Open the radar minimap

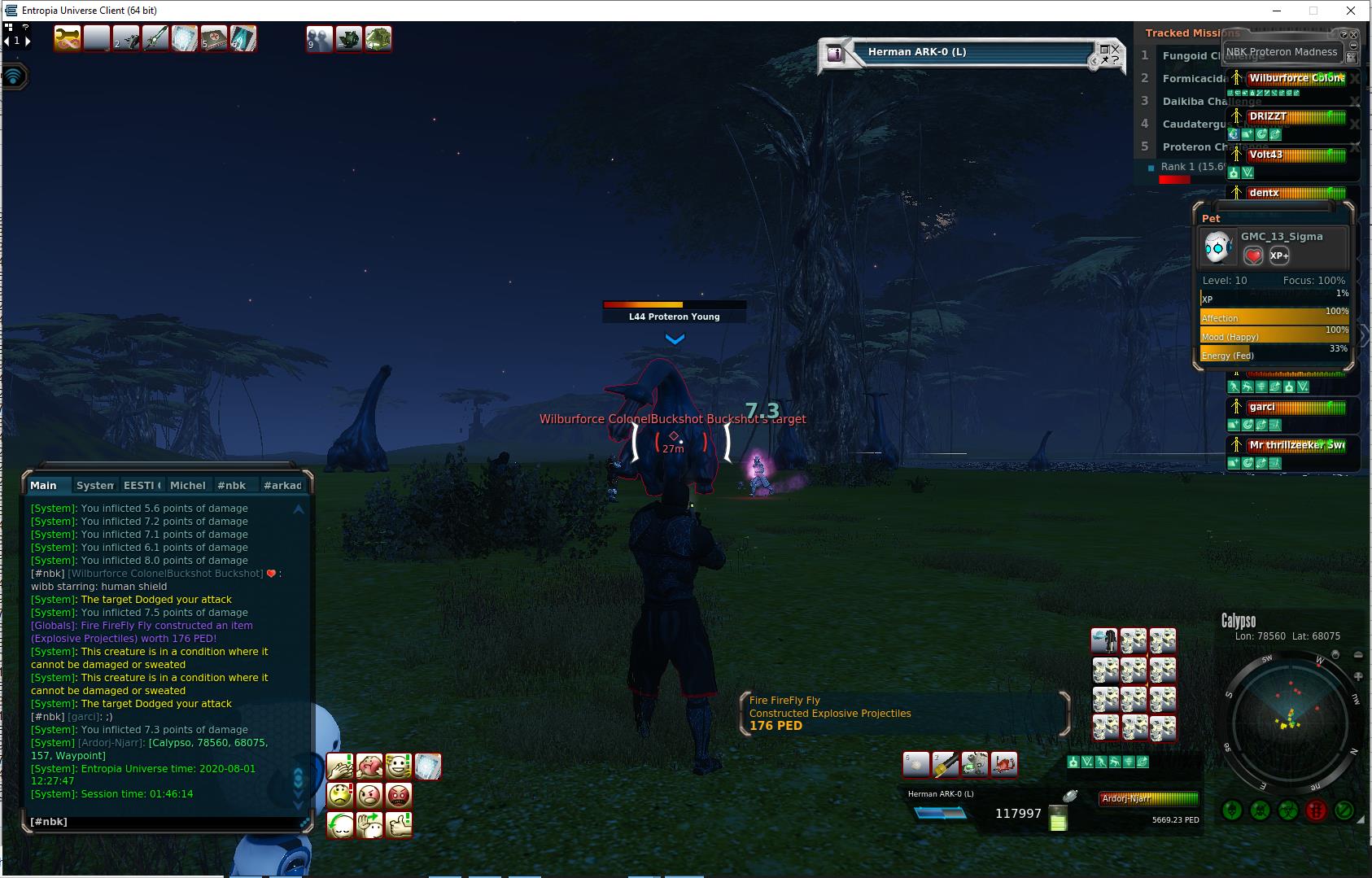pyautogui.click(x=1289, y=722)
